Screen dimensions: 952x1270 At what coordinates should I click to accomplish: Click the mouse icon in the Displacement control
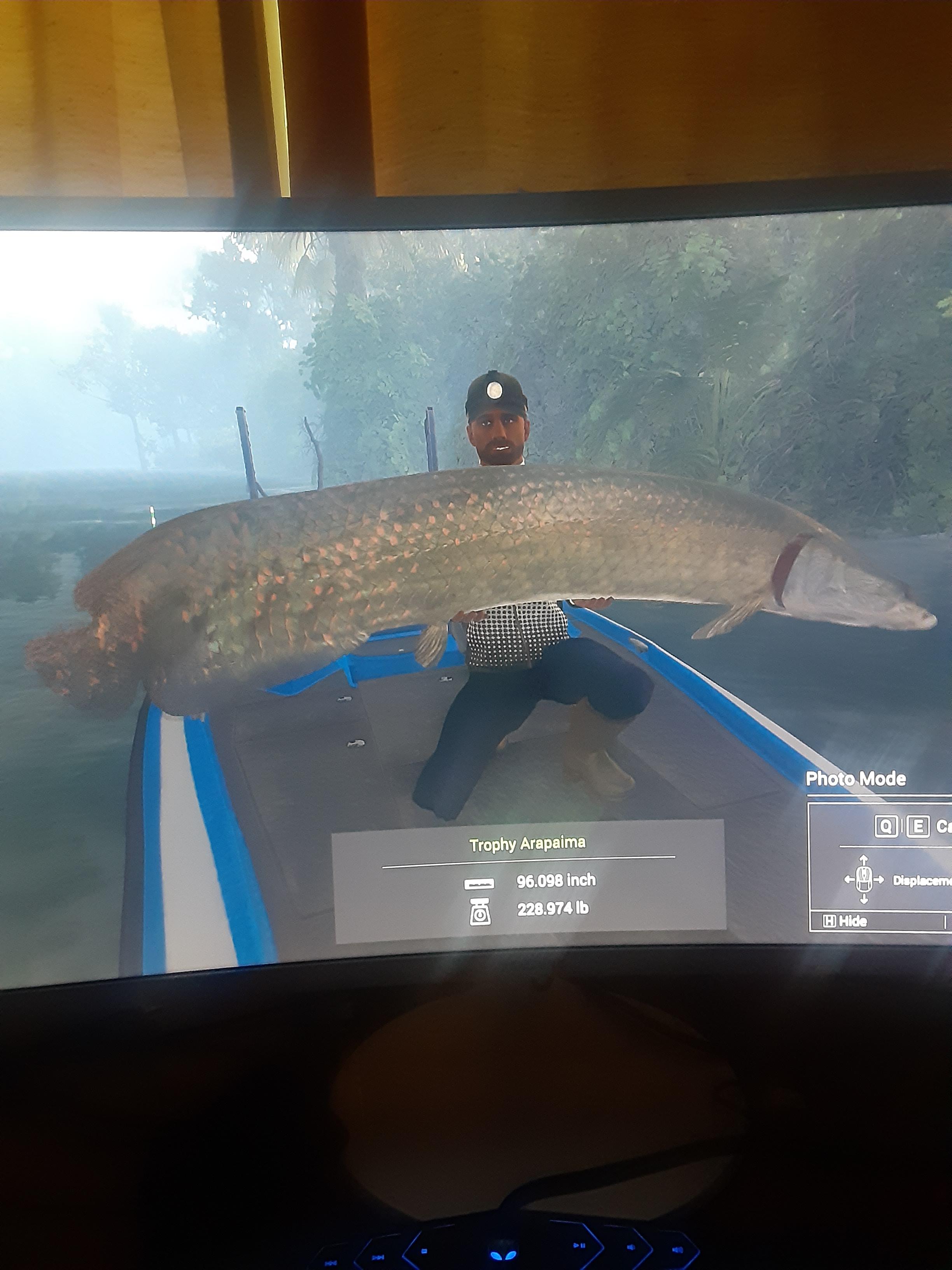tap(864, 880)
